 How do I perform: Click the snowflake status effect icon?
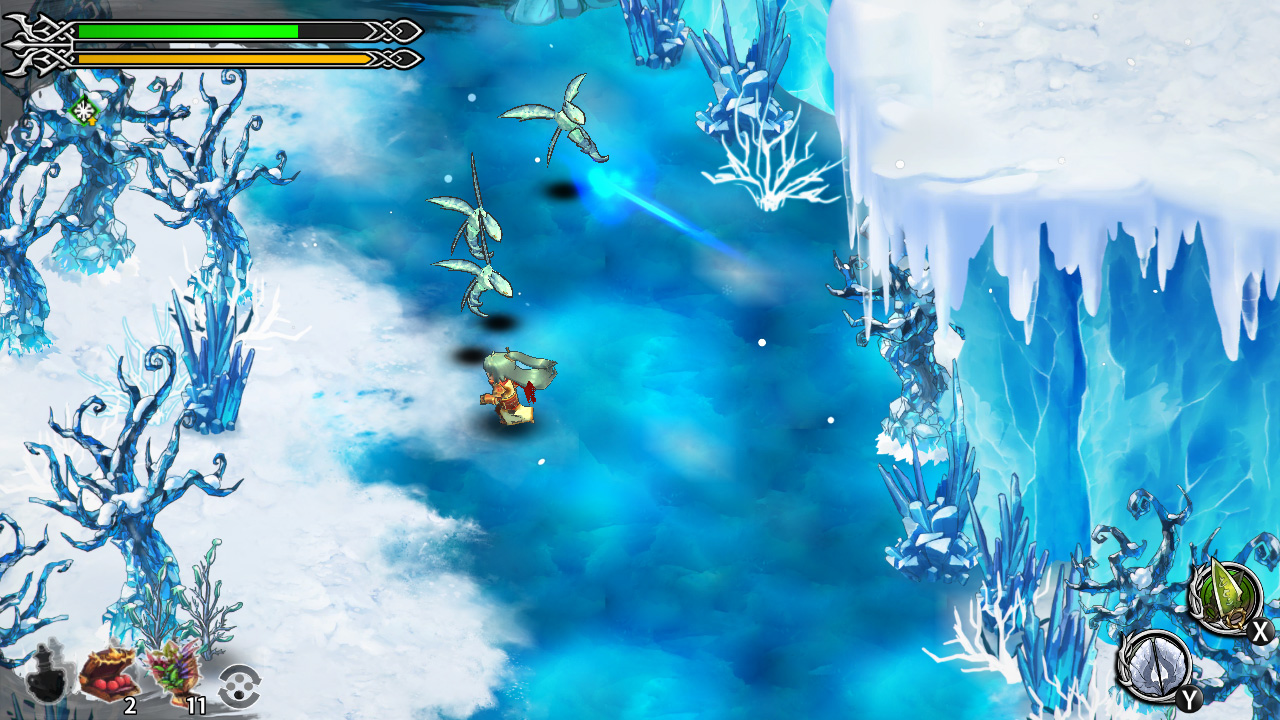click(x=85, y=110)
